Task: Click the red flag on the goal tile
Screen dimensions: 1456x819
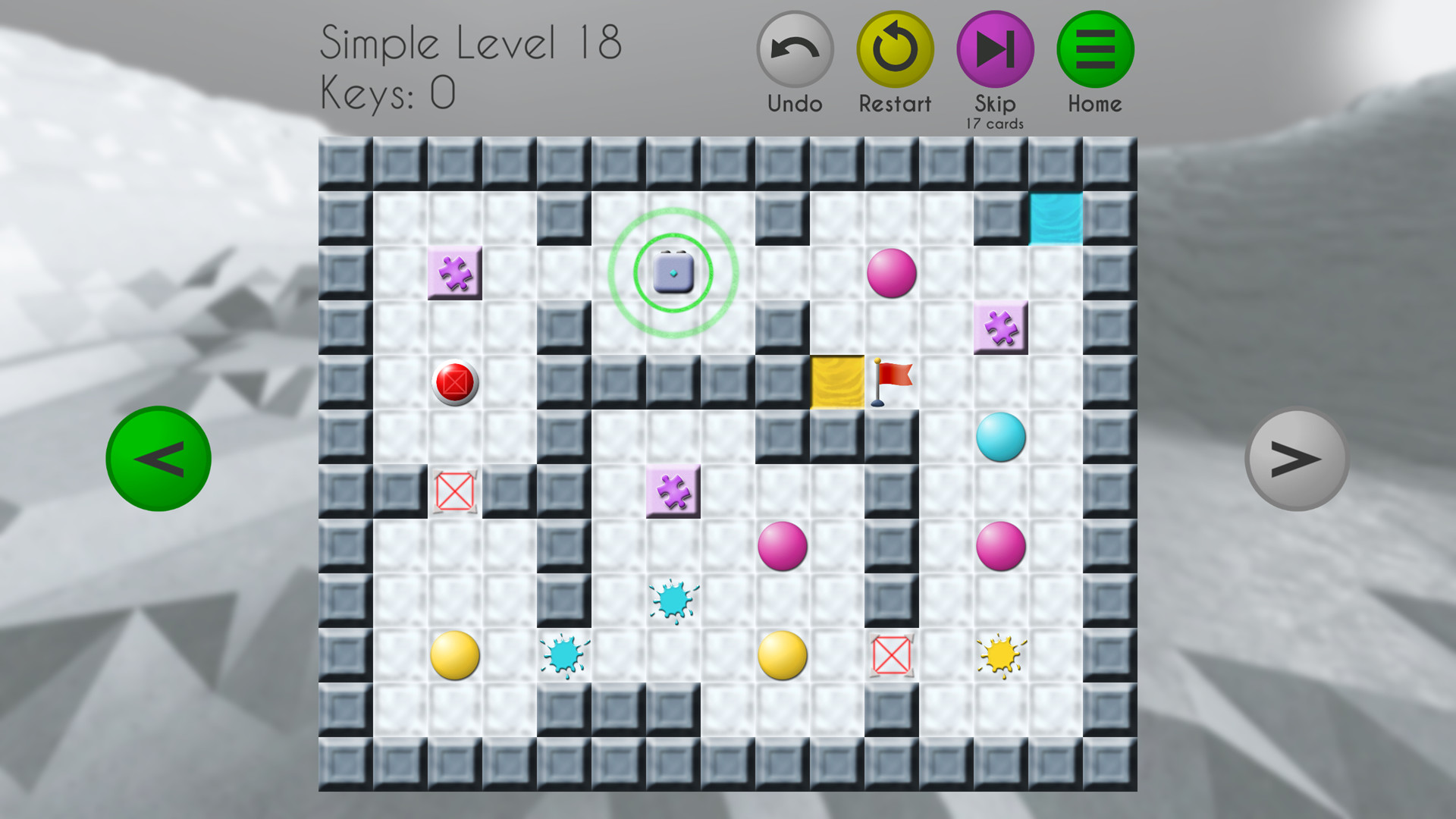Action: point(891,378)
